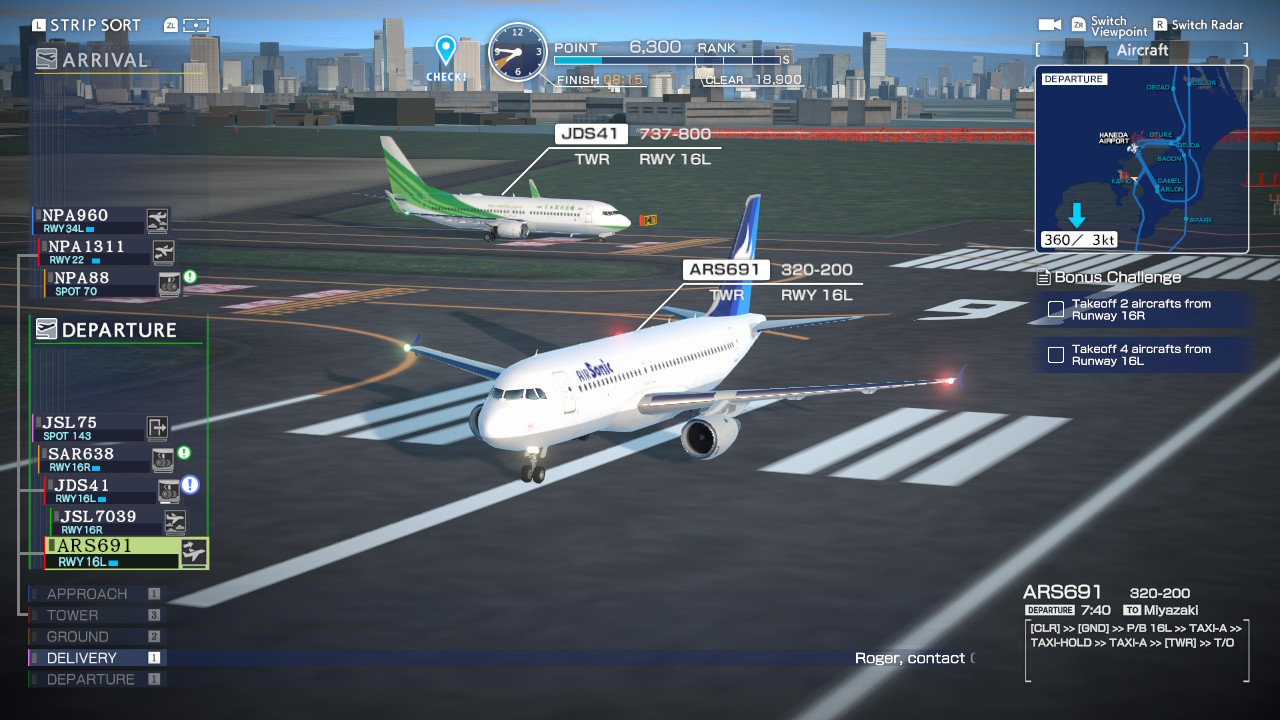Expand the GROUND category in the left sidebar
This screenshot has height=720, width=1280.
(76, 636)
